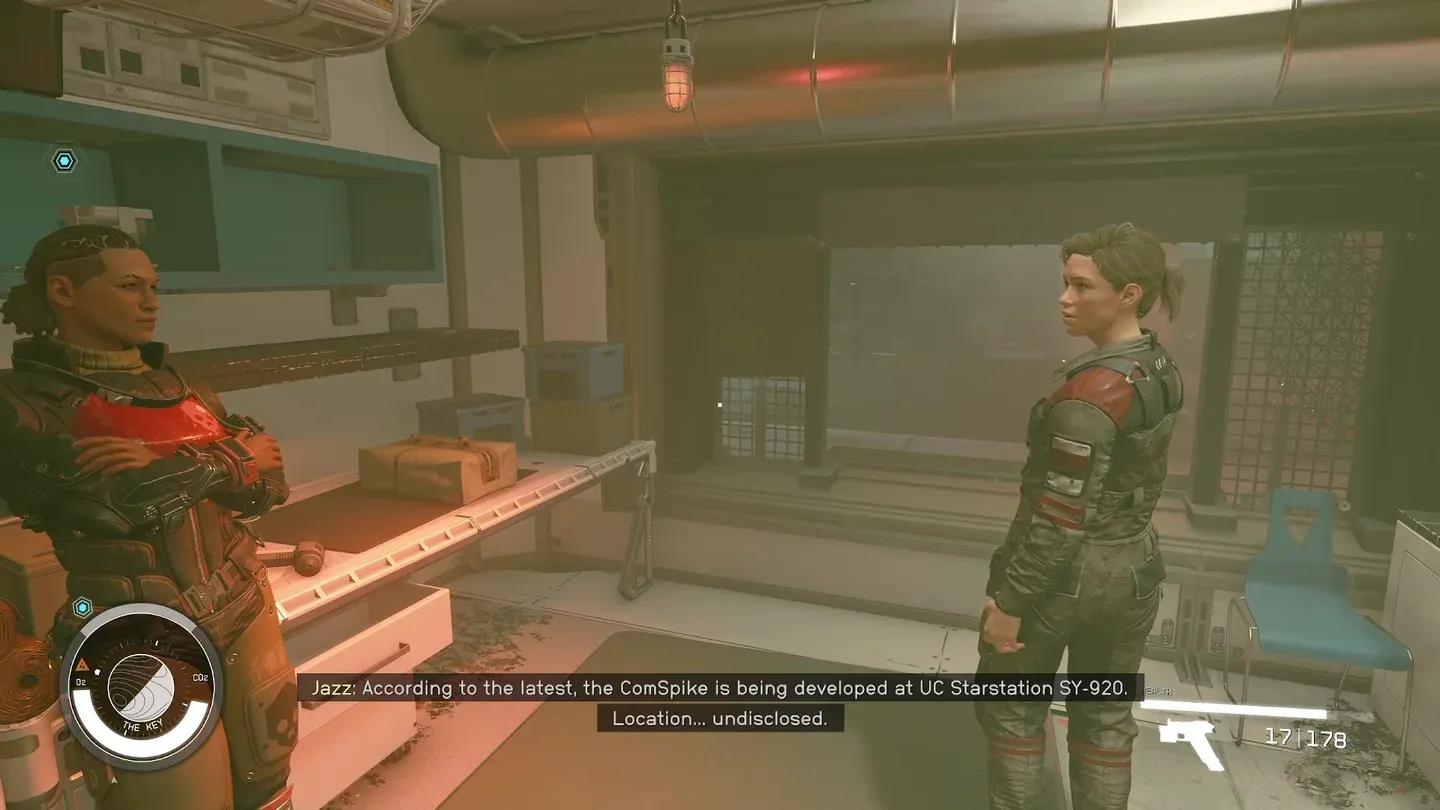Open the circular compass watch labeled The Key
This screenshot has height=810, width=1440.
[141, 685]
